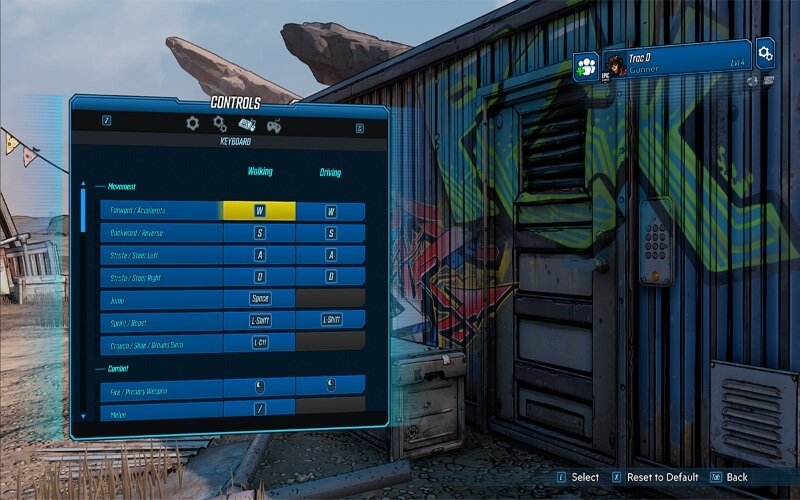800x500 pixels.
Task: Change the Jump key set to Space
Action: (259, 299)
